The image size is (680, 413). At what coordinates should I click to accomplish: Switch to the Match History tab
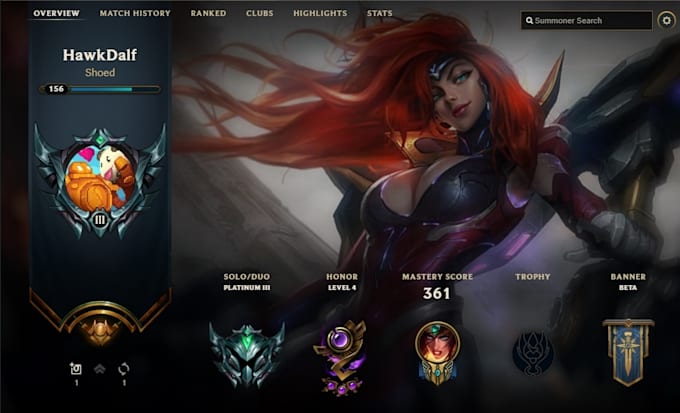[x=135, y=14]
